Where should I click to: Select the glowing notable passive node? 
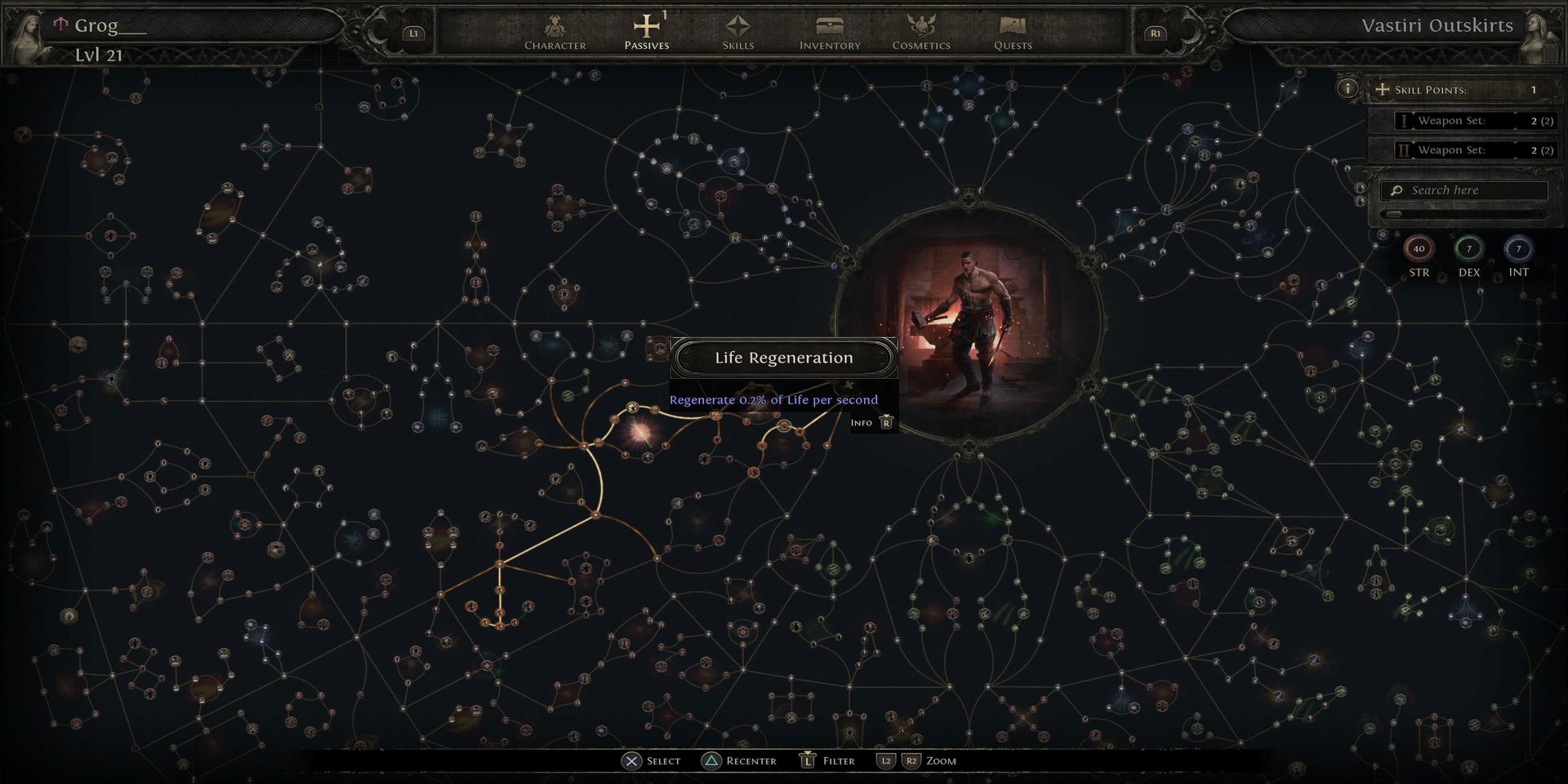(639, 433)
